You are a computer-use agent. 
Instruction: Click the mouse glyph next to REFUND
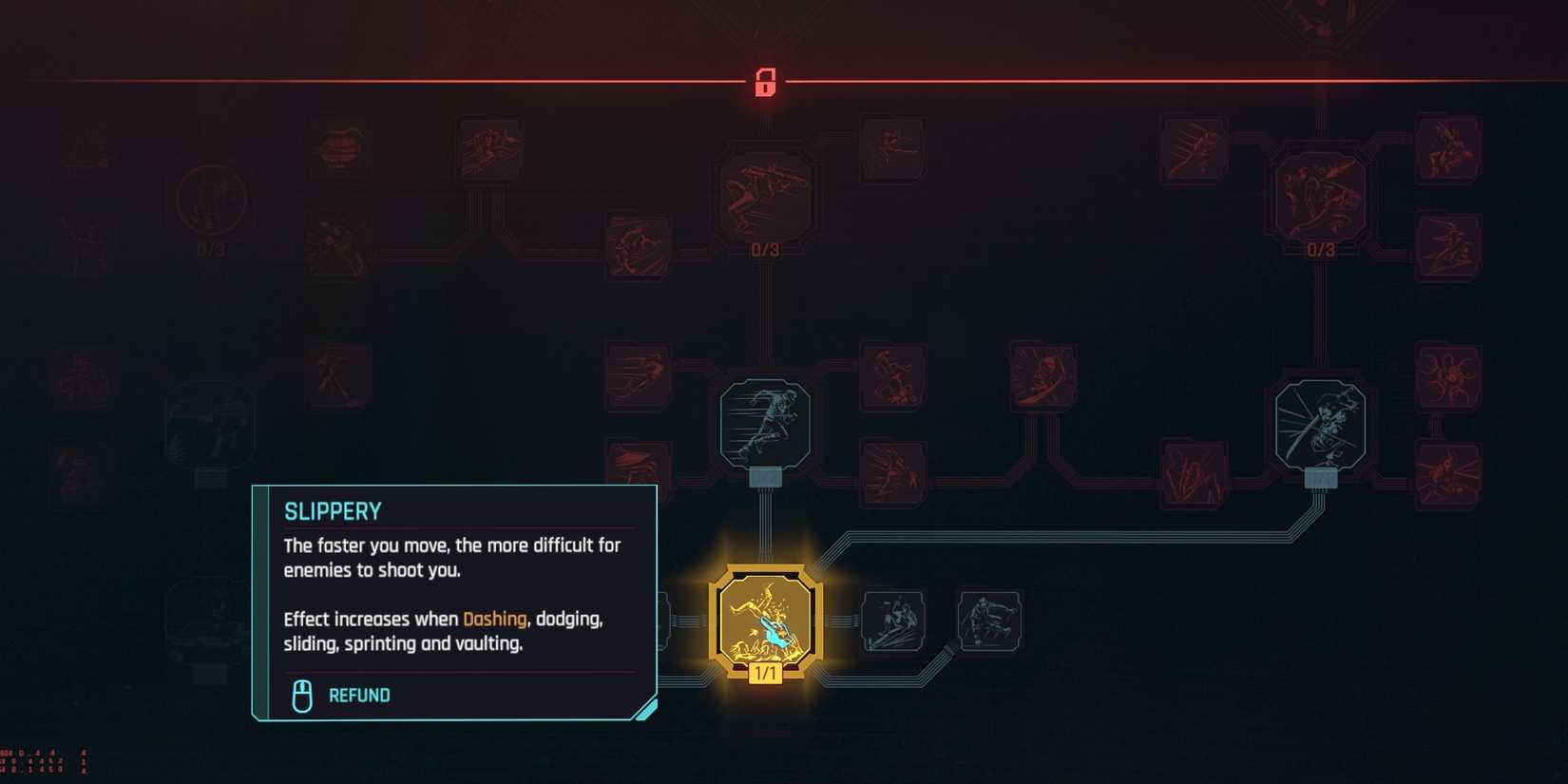302,694
